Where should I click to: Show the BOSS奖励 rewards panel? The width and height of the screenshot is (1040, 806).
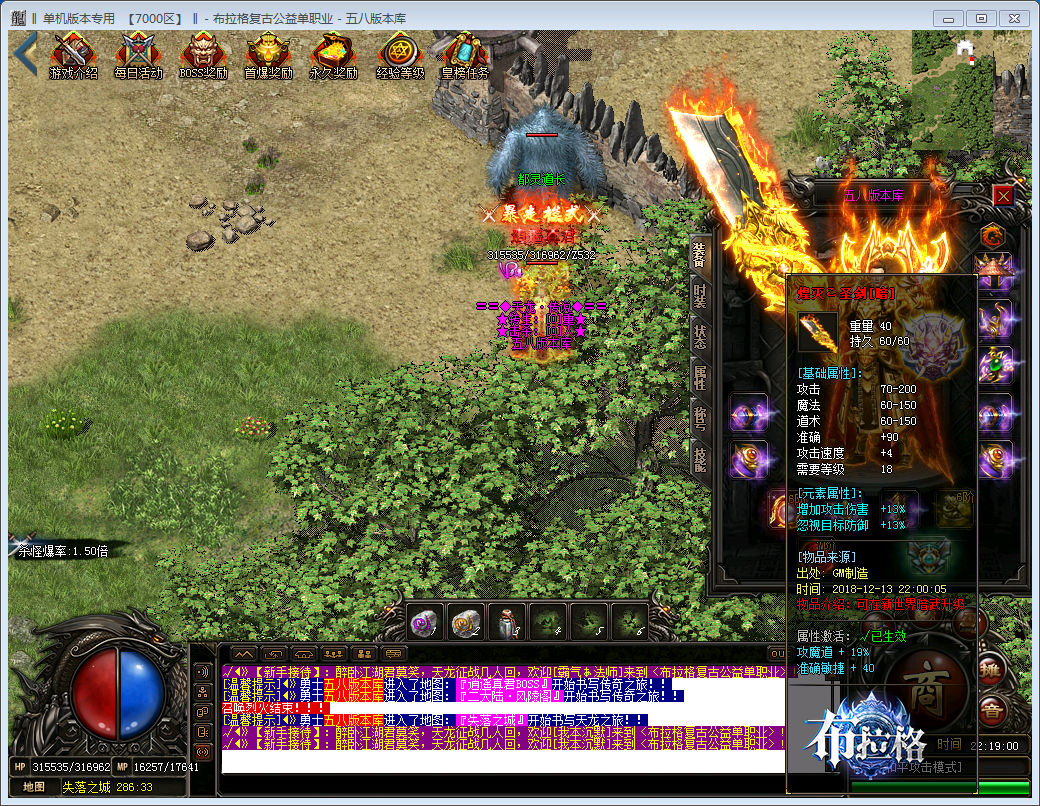click(x=203, y=56)
